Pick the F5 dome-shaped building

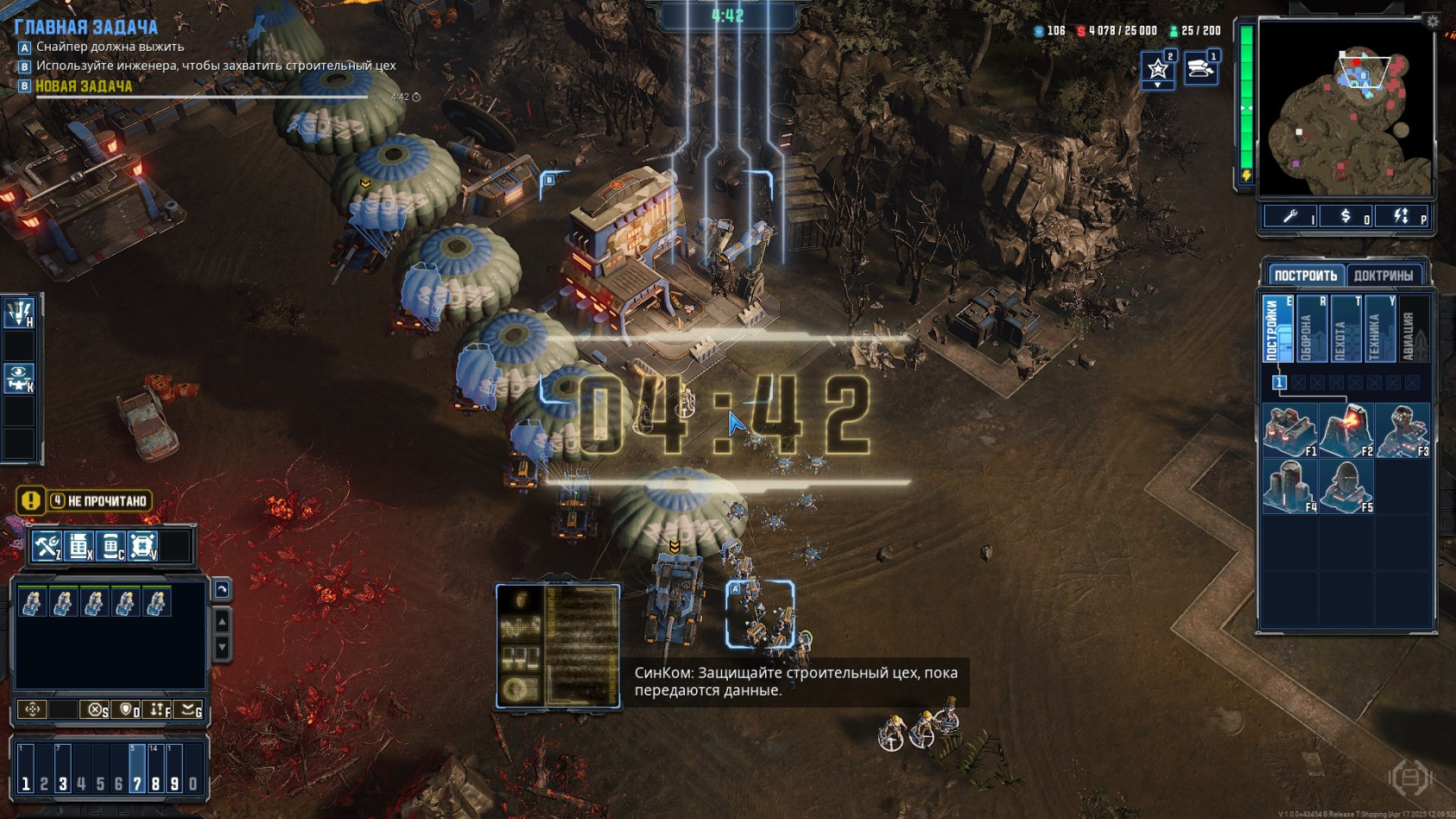[1345, 486]
